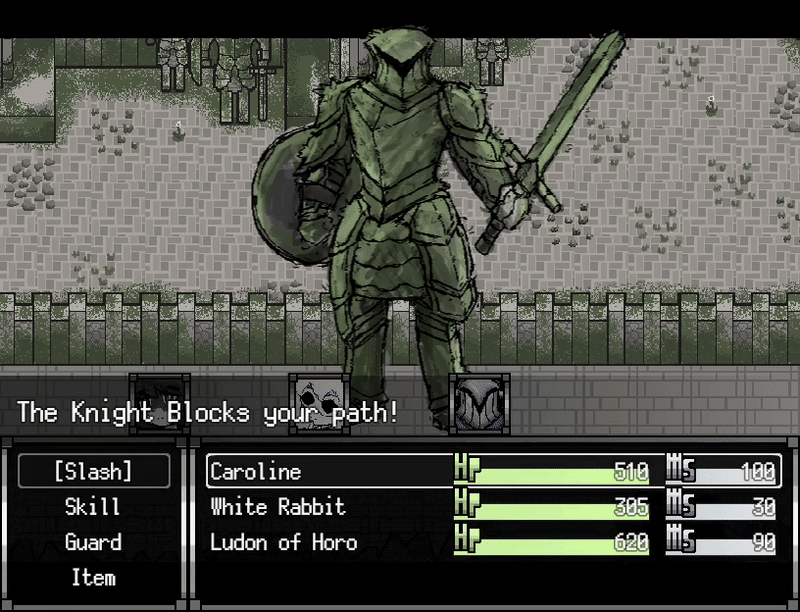Open the Item menu
800x612 pixels.
pos(93,577)
